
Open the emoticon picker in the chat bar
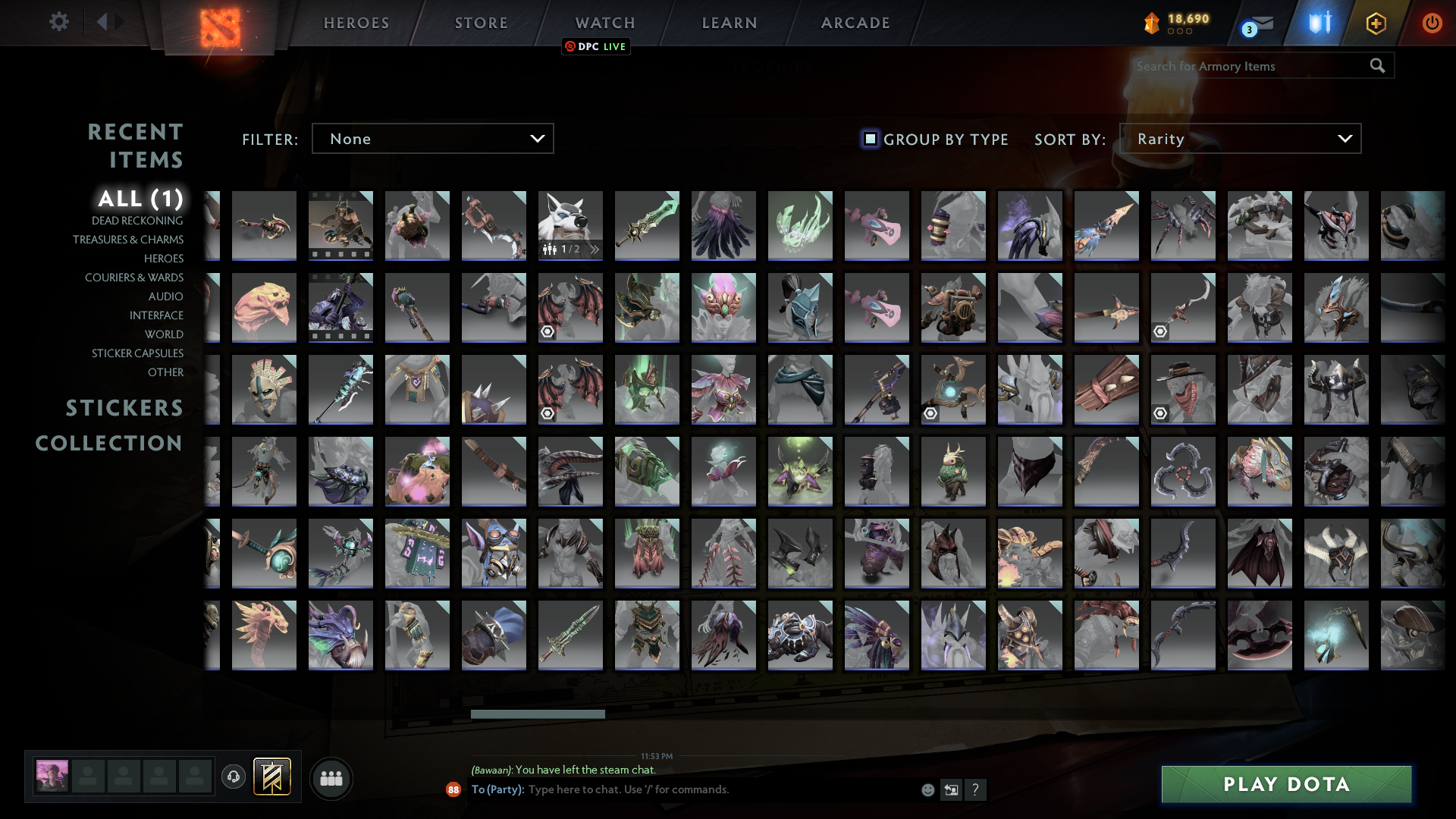coord(927,789)
